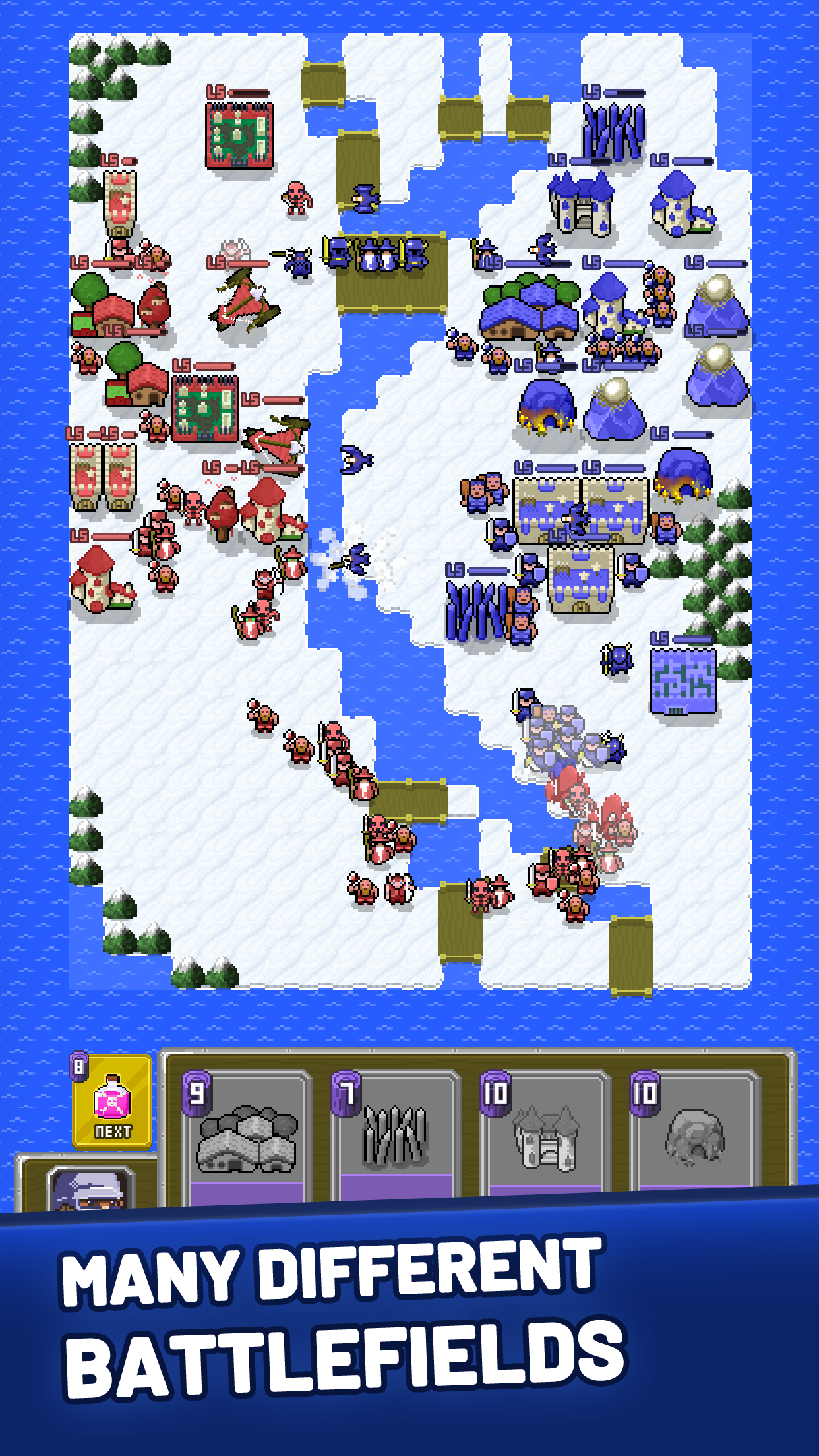Open the hooded player portrait
The image size is (819, 1456).
91,1191
